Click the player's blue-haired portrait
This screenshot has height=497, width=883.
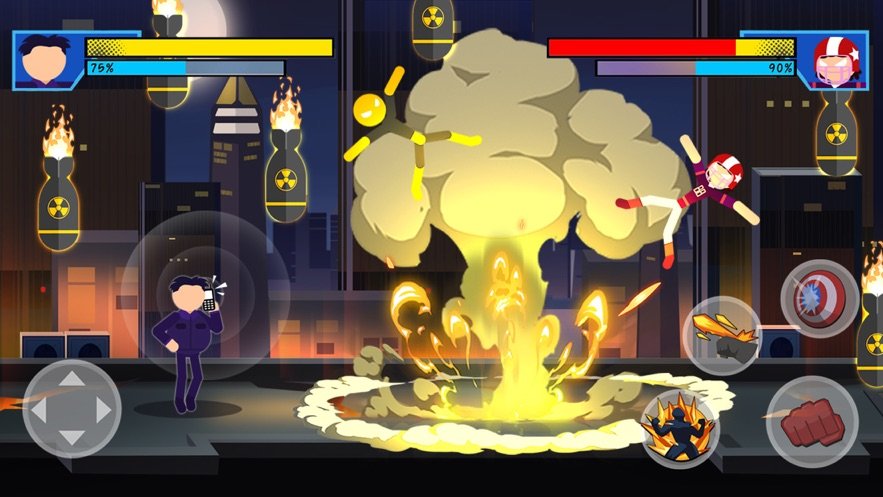[47, 61]
